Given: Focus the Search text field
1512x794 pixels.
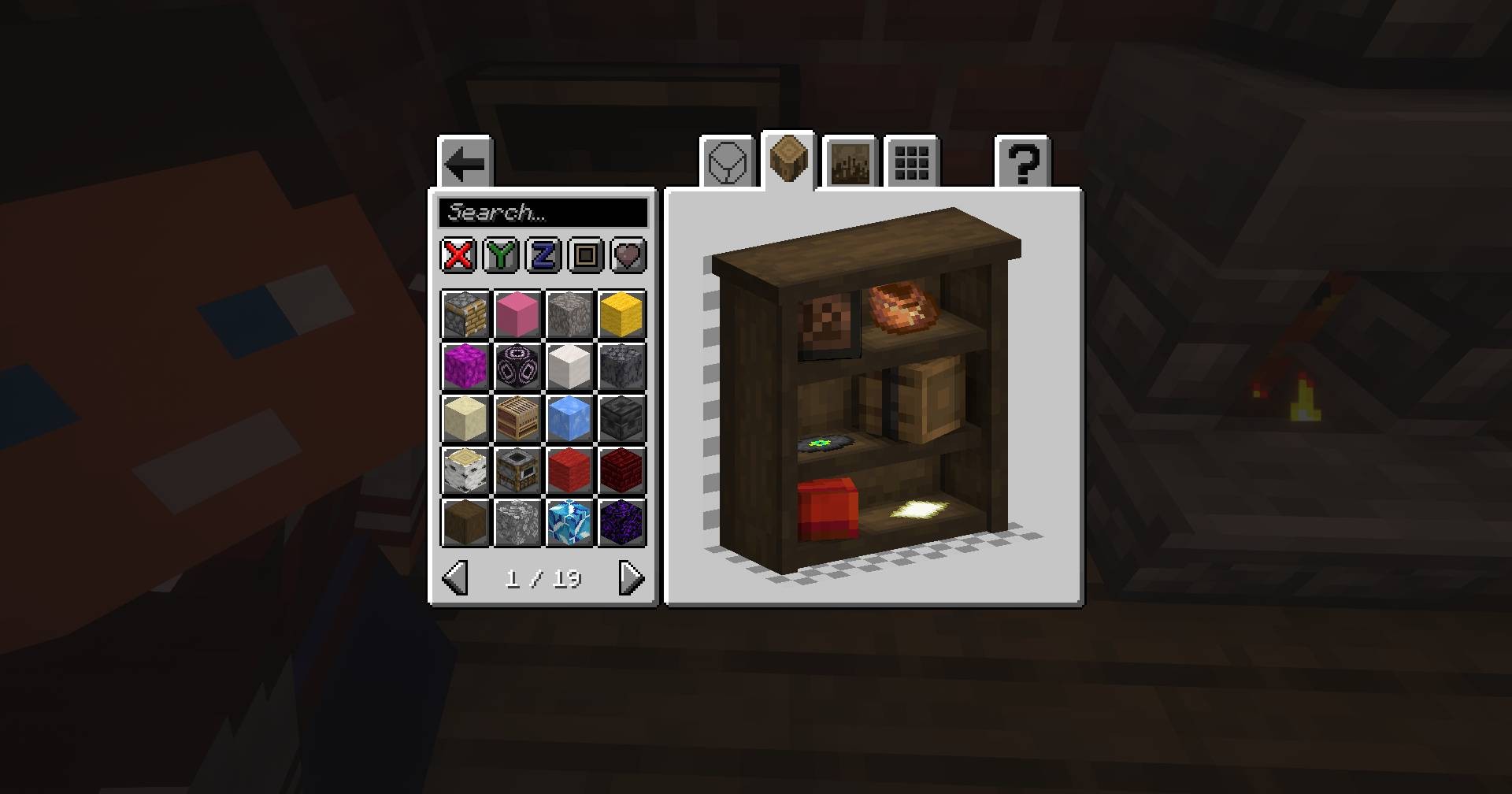Looking at the screenshot, I should pyautogui.click(x=543, y=213).
